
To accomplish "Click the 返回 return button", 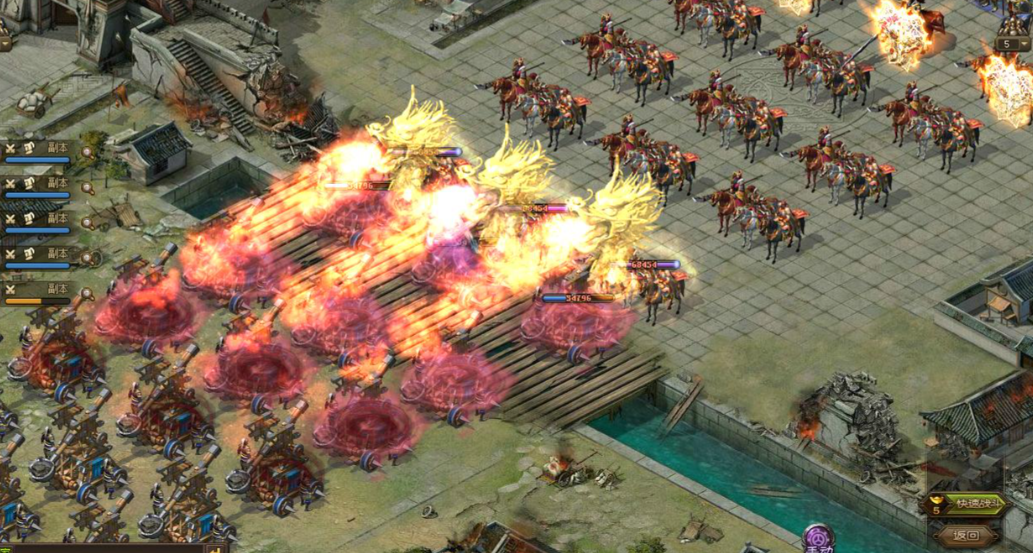I will coord(965,535).
